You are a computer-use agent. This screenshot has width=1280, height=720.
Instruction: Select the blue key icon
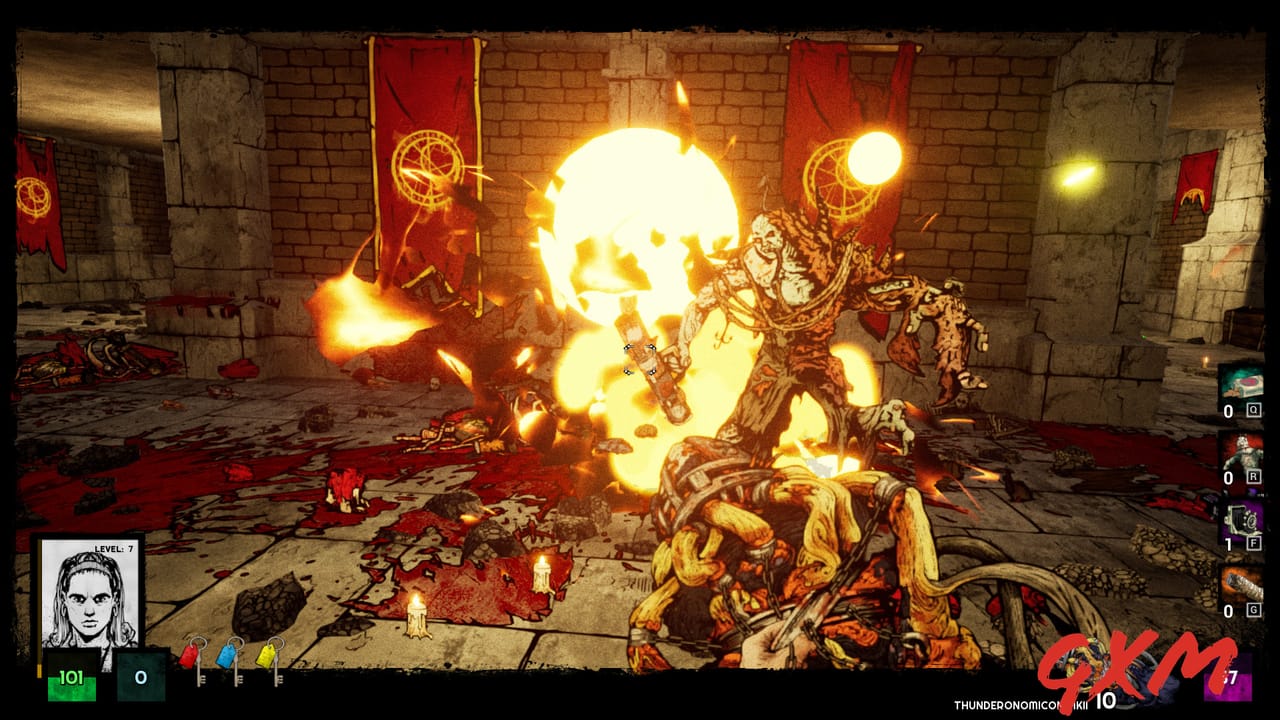coord(228,656)
